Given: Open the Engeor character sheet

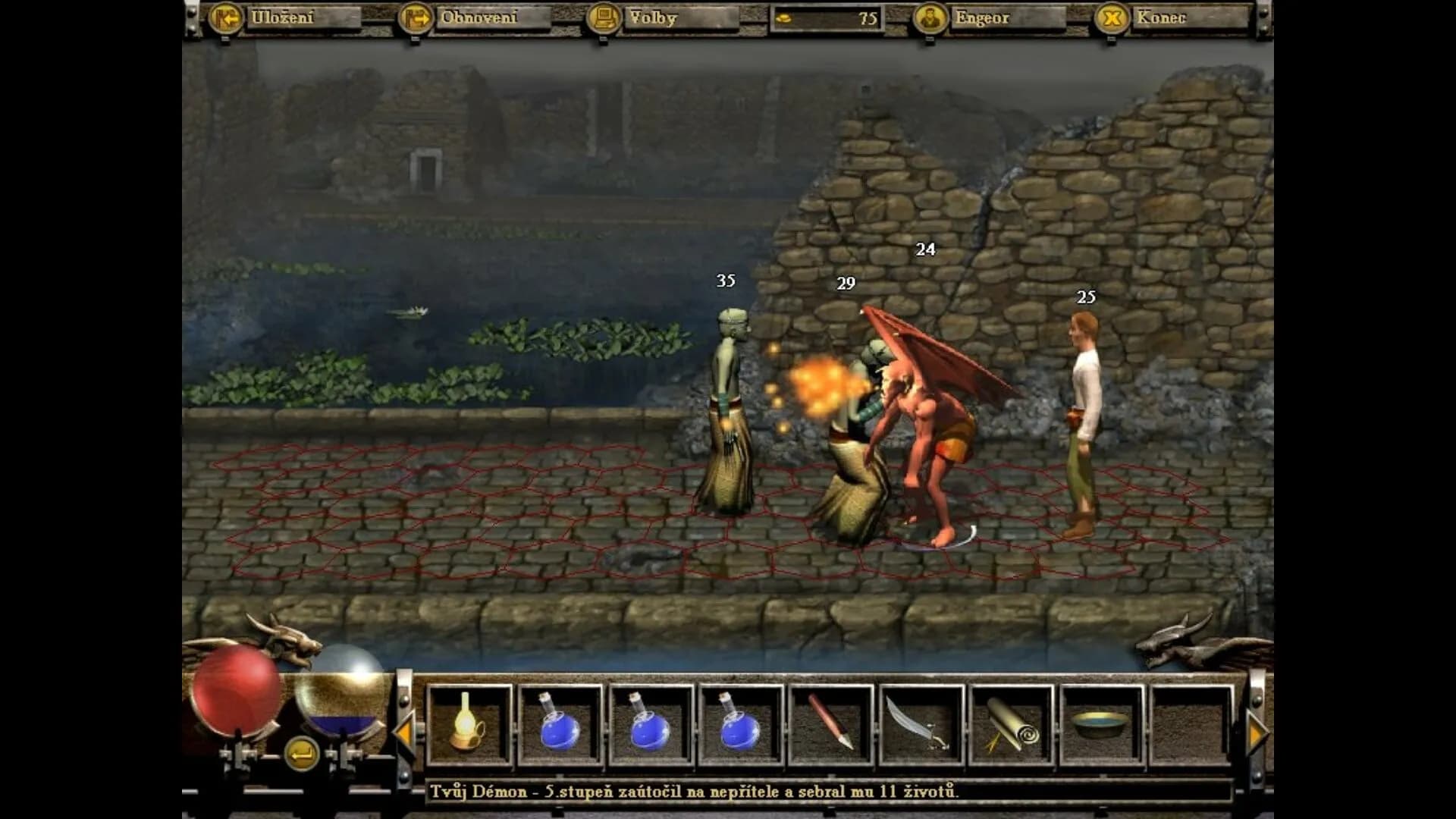Looking at the screenshot, I should [981, 18].
